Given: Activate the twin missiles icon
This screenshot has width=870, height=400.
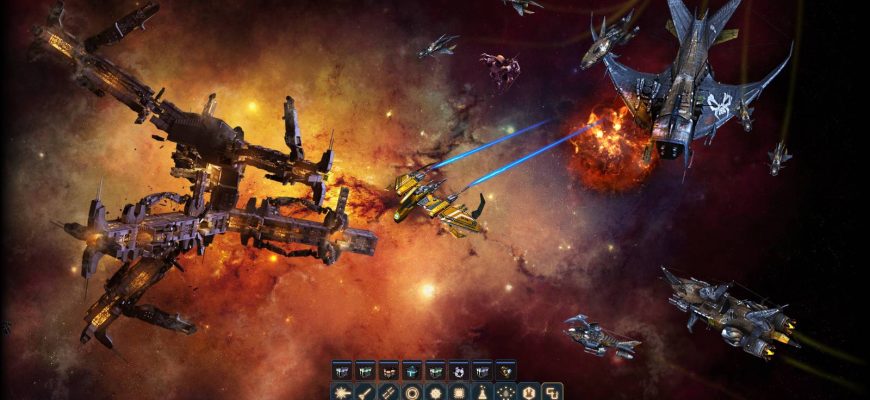Looking at the screenshot, I should tap(388, 392).
